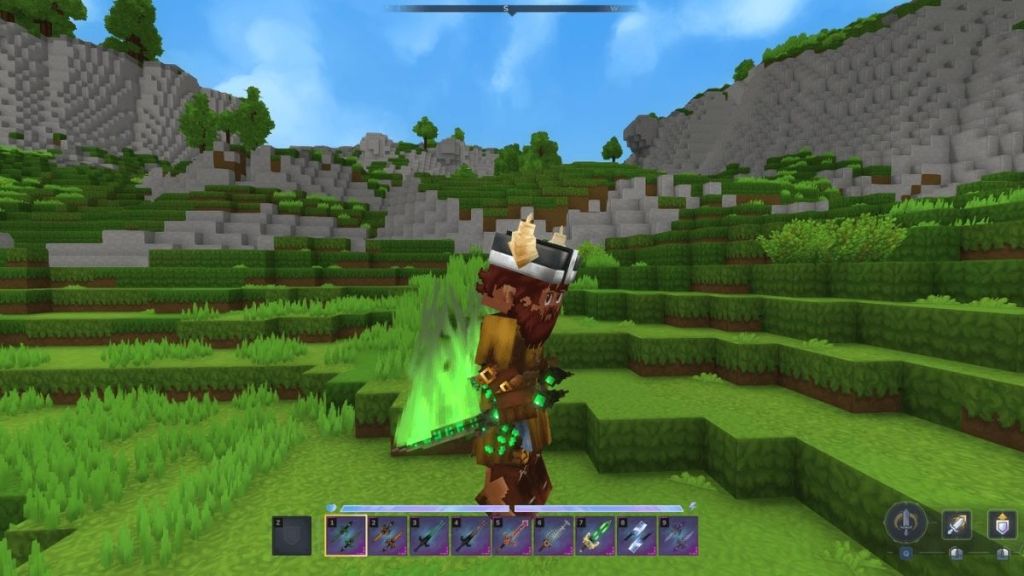Choose the white crystal blades in slot 8
This screenshot has width=1024, height=576.
tap(636, 535)
